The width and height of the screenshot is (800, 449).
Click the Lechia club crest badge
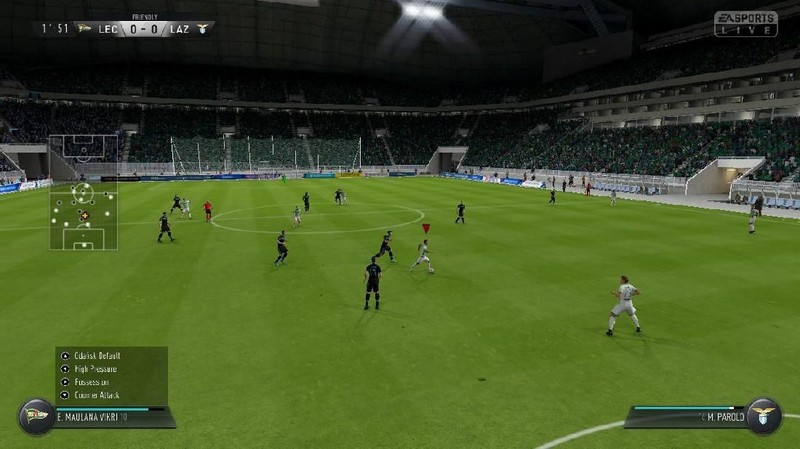pyautogui.click(x=36, y=416)
